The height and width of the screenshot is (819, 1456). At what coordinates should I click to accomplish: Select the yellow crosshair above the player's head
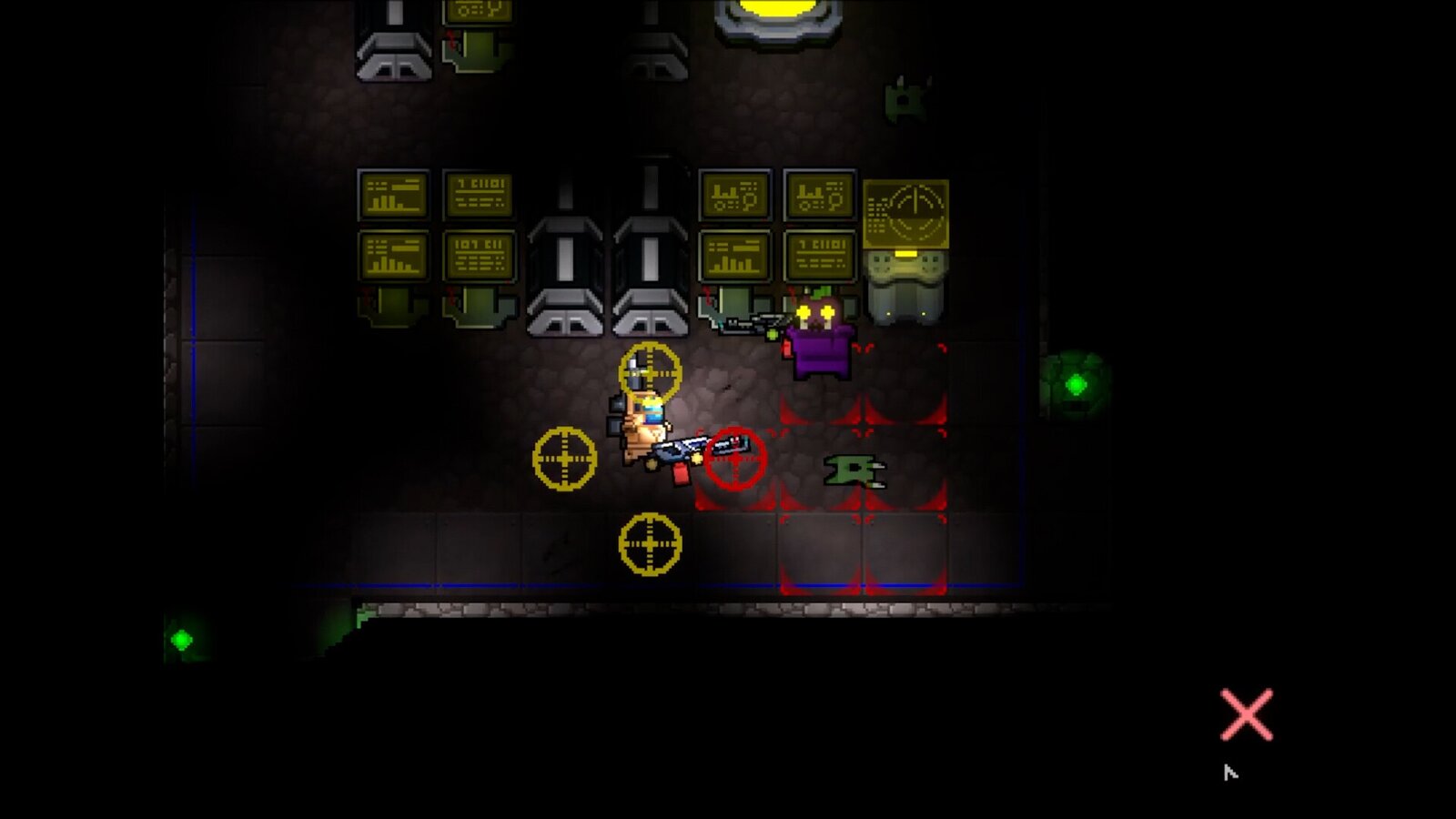[x=652, y=370]
